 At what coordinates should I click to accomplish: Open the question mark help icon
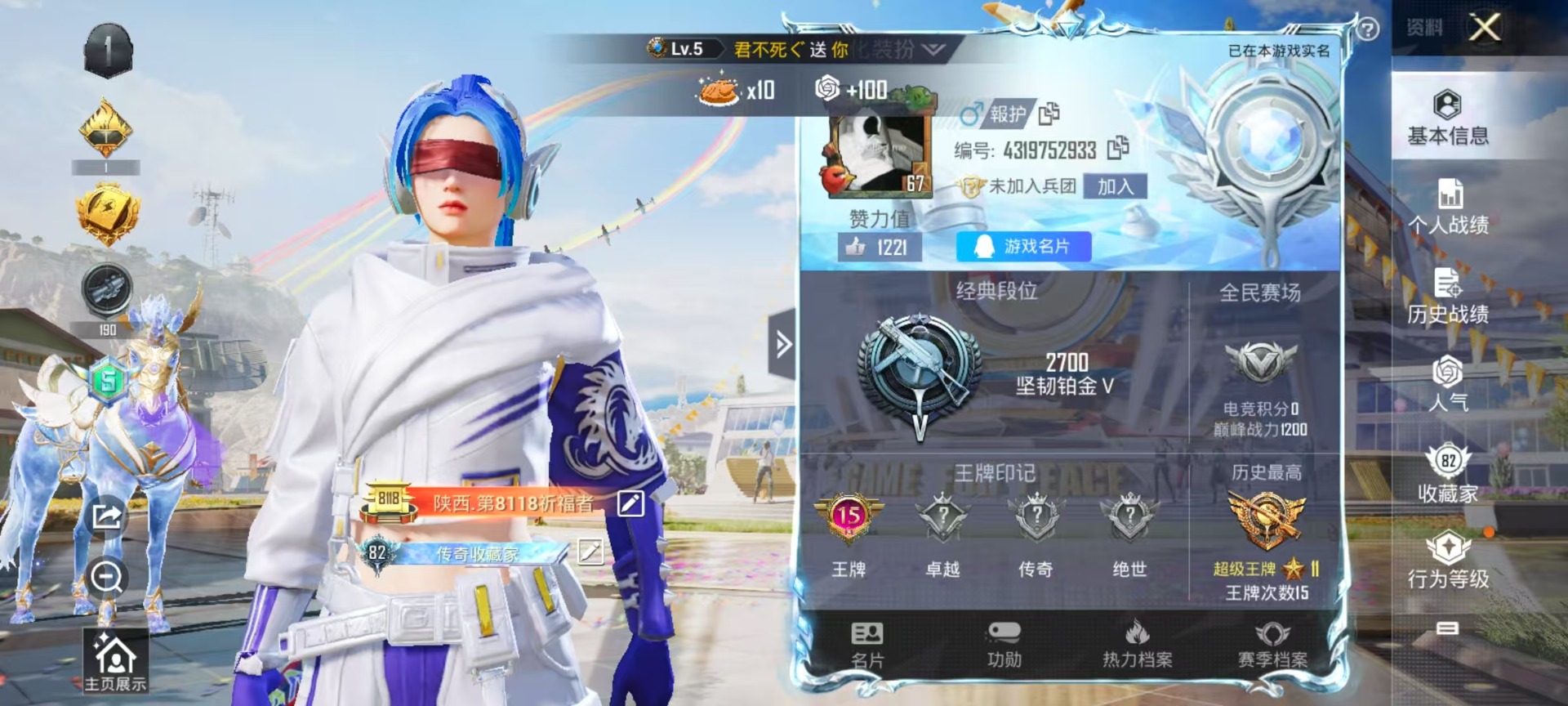1367,29
